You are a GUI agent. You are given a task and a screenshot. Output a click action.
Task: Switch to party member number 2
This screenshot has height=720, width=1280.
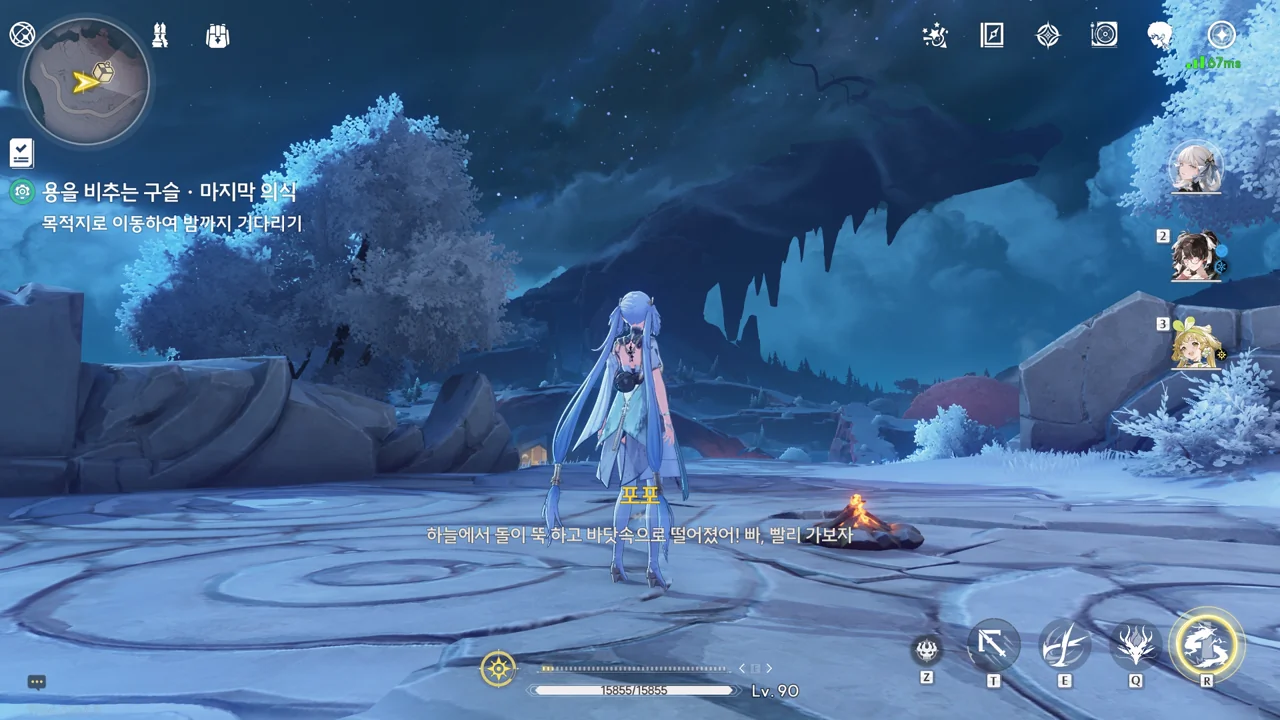[1196, 256]
